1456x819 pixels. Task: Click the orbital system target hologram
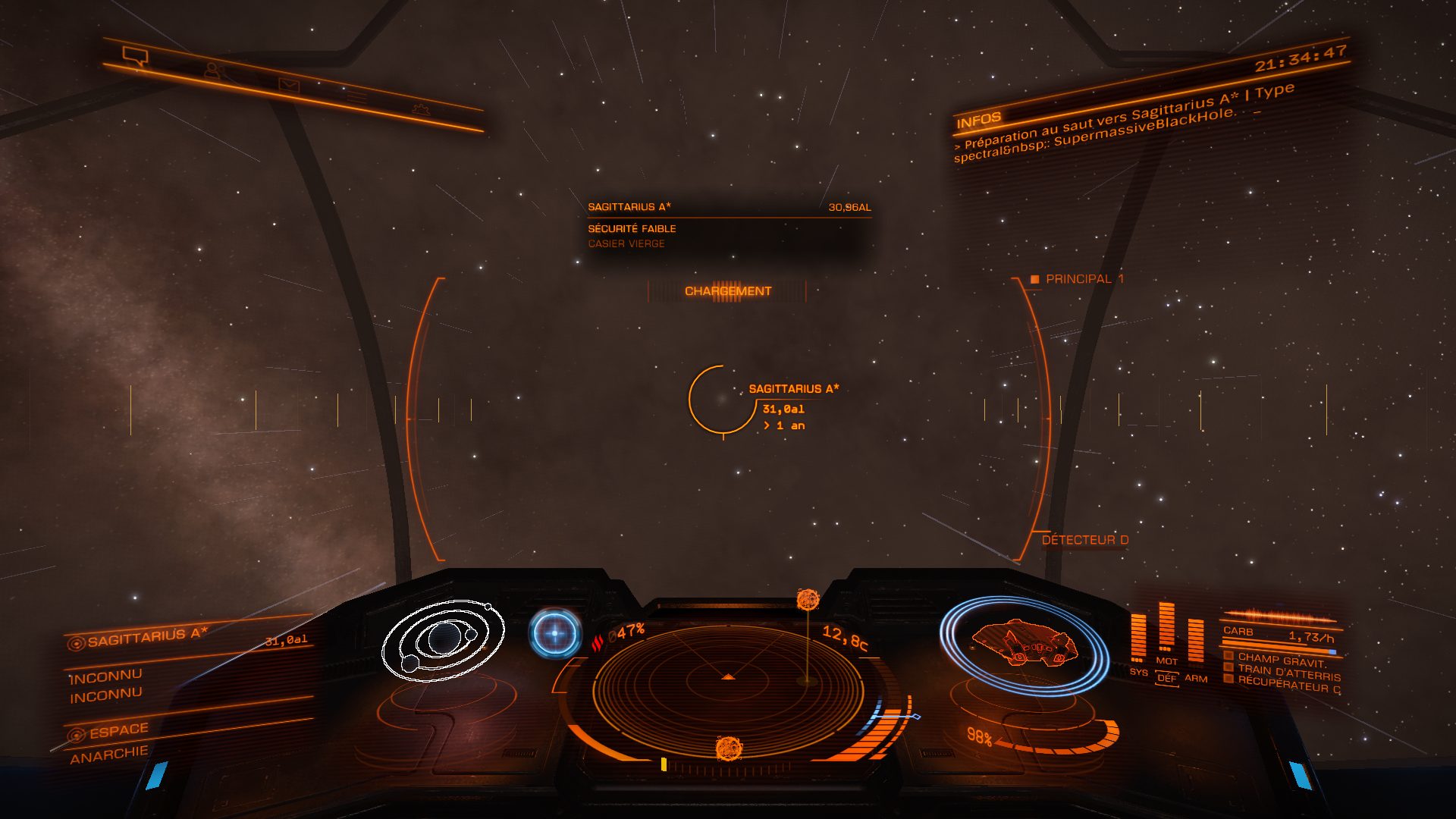point(444,641)
